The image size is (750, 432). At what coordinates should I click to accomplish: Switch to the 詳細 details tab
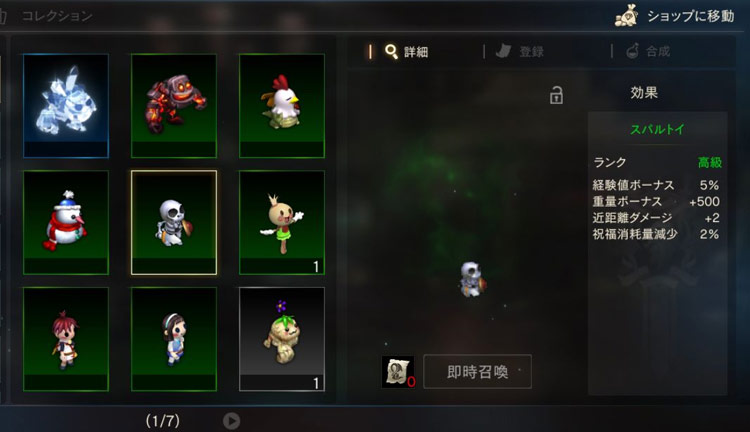point(407,51)
